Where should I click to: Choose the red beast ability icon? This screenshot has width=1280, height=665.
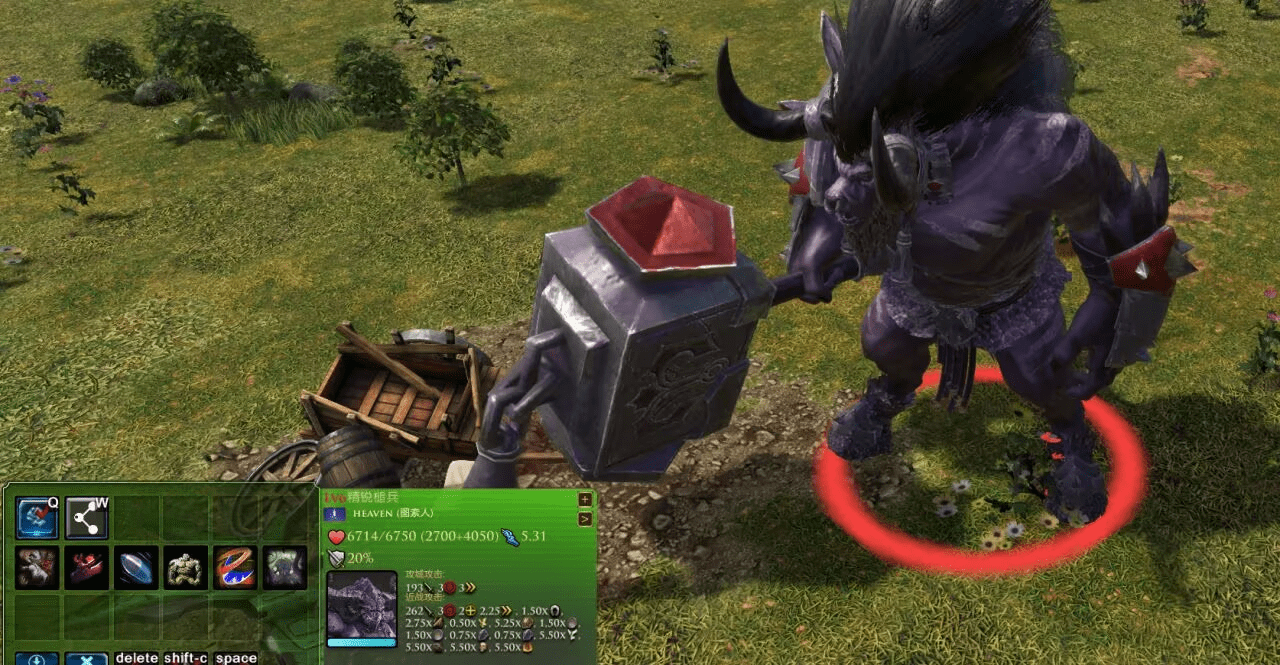[87, 567]
